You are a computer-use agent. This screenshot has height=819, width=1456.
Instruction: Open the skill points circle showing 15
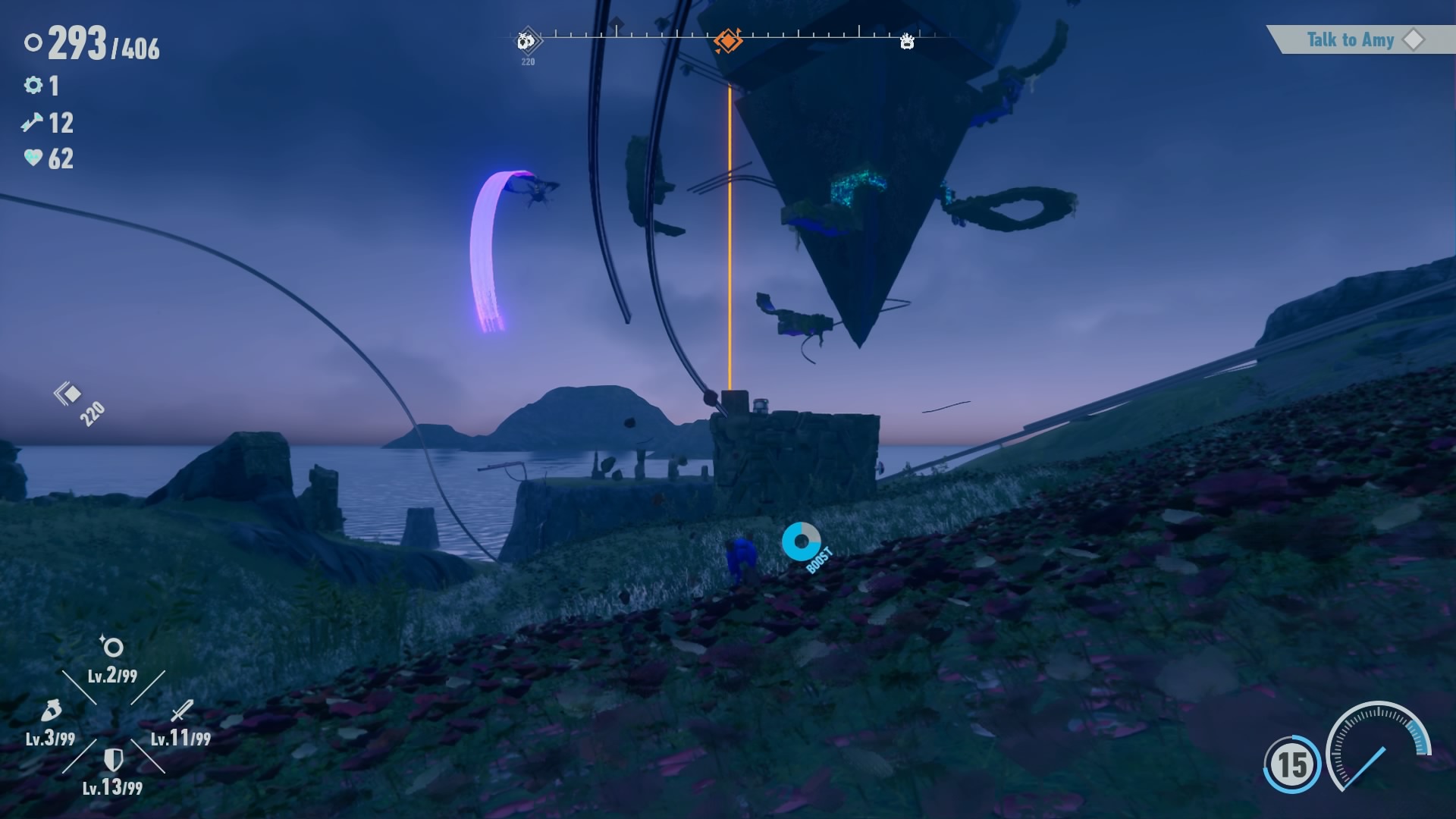point(1292,764)
